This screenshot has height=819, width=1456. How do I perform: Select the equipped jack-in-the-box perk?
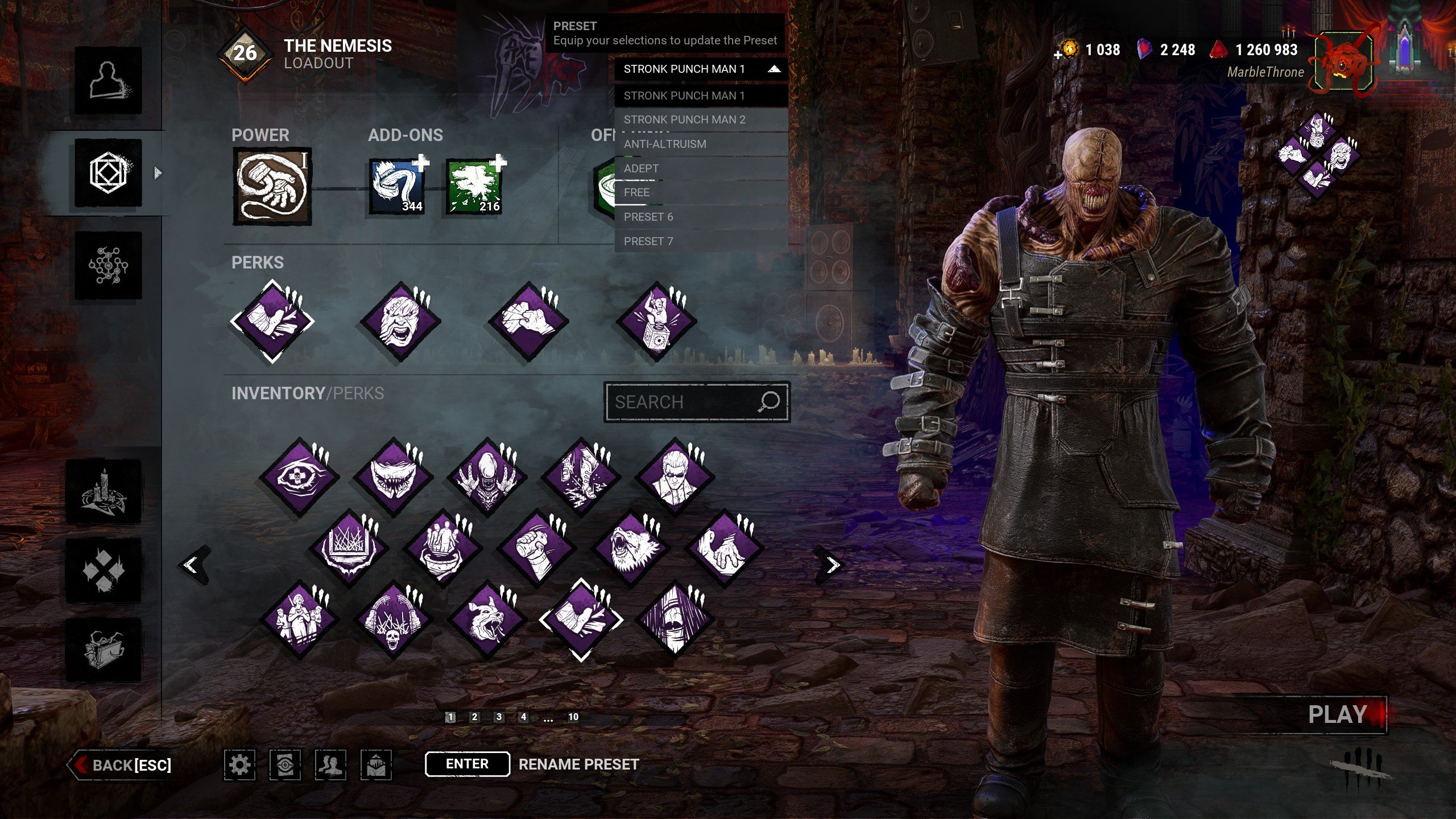click(657, 322)
